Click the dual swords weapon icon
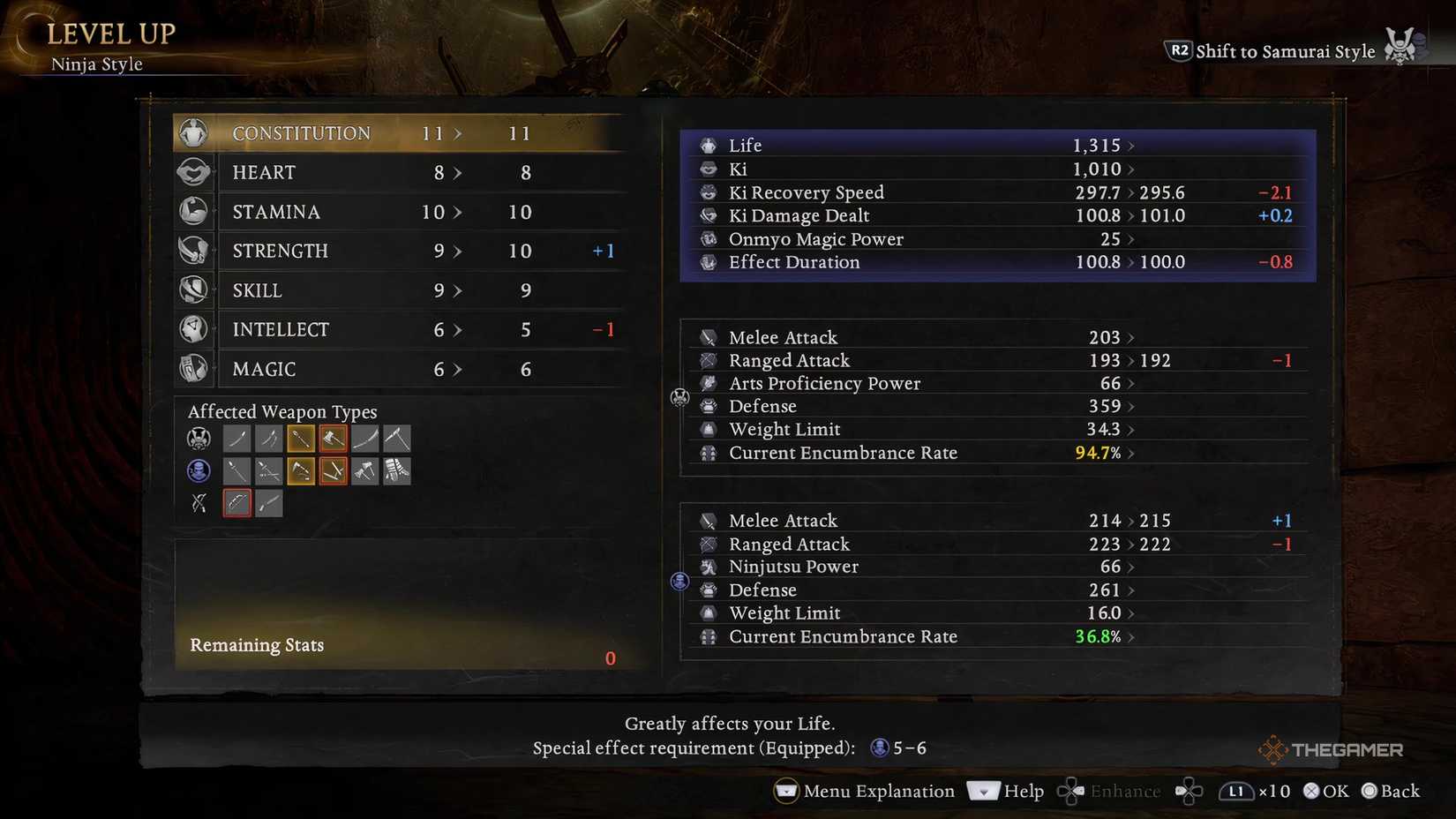Screen dimensions: 1456x819 tap(268, 439)
